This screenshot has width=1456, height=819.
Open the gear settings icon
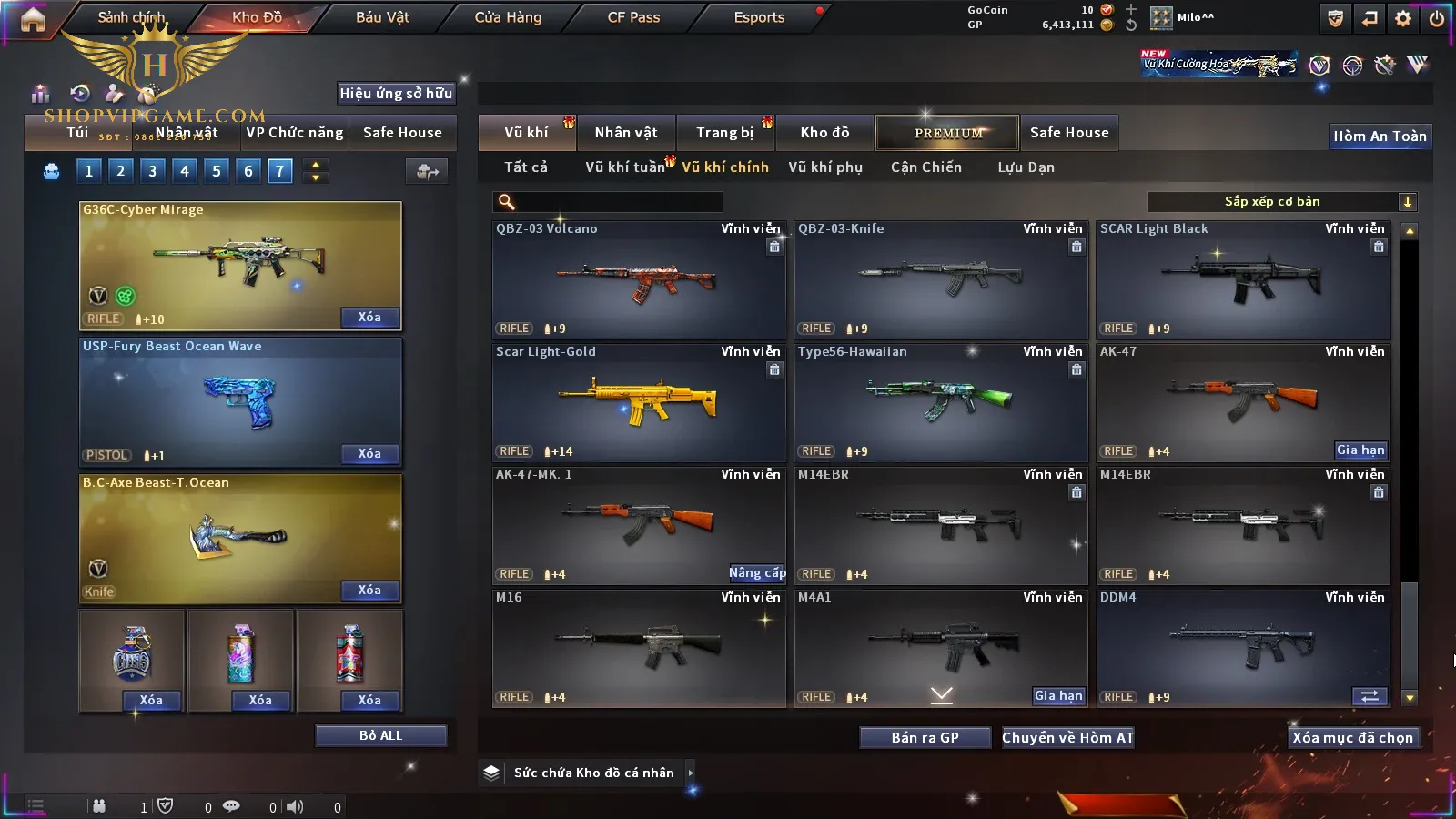1403,18
